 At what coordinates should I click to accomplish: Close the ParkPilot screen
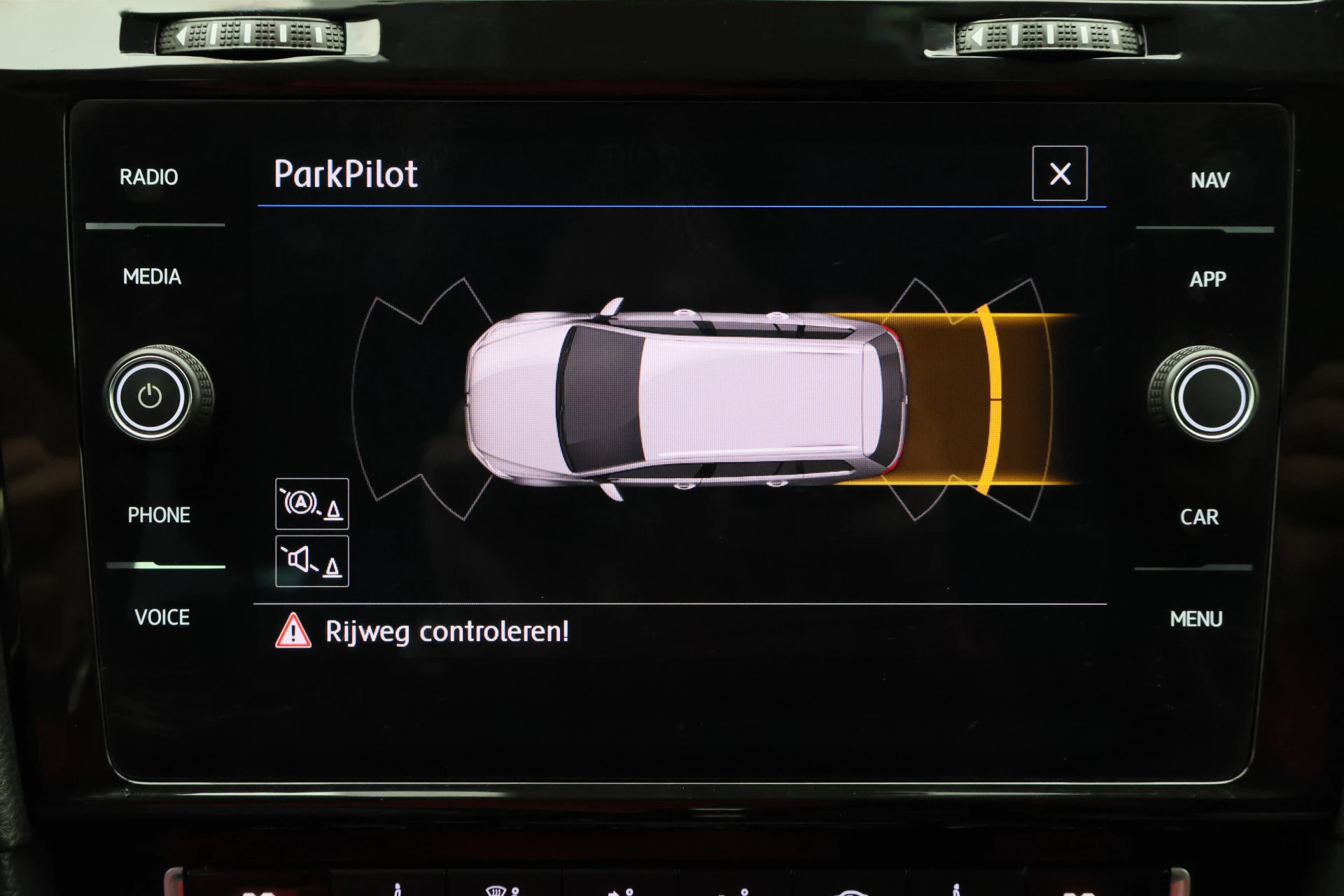(x=1059, y=174)
